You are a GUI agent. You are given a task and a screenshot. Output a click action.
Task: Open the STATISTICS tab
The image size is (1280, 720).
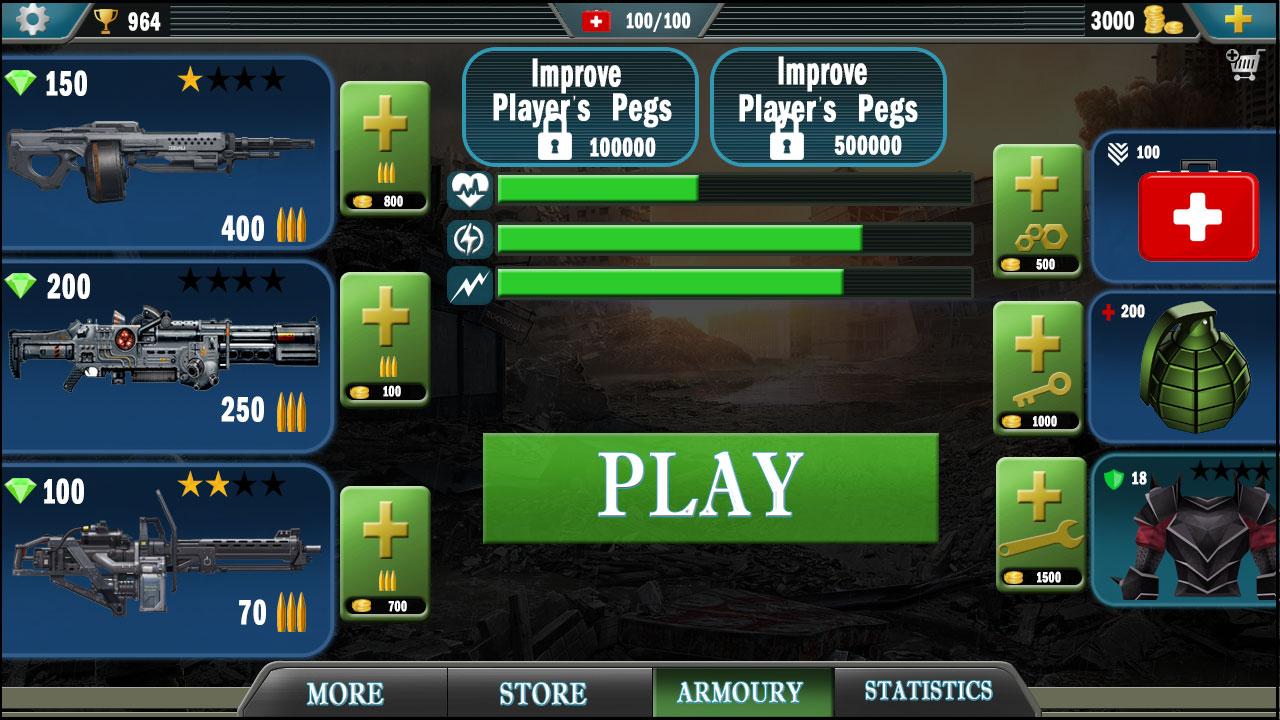(x=930, y=691)
